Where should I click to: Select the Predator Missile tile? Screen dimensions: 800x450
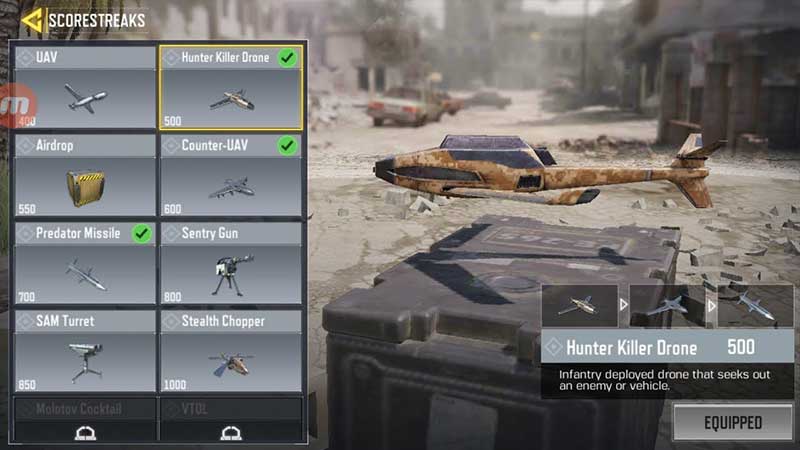click(85, 262)
